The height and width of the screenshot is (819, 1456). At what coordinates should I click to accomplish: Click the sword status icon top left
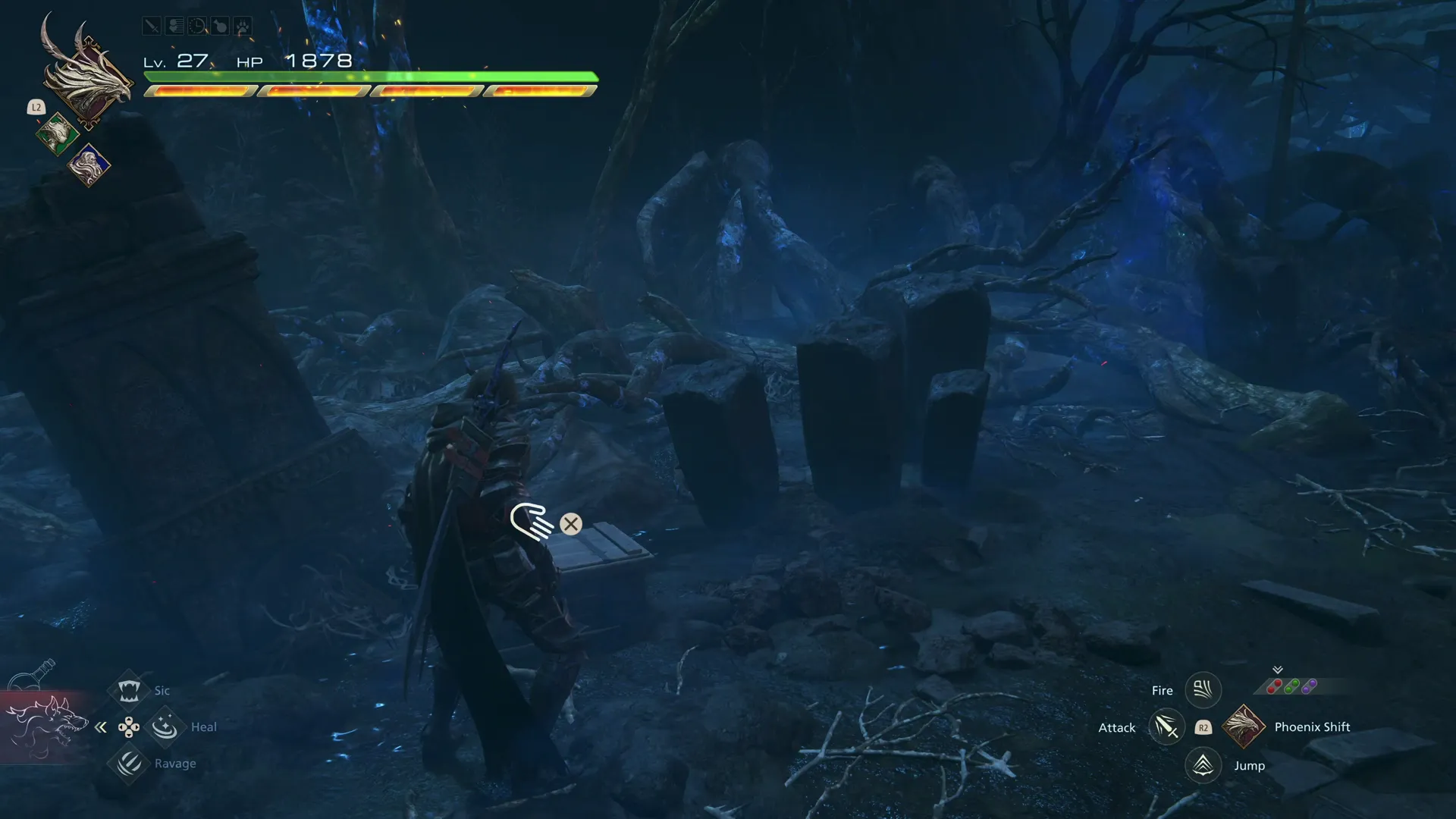[152, 25]
